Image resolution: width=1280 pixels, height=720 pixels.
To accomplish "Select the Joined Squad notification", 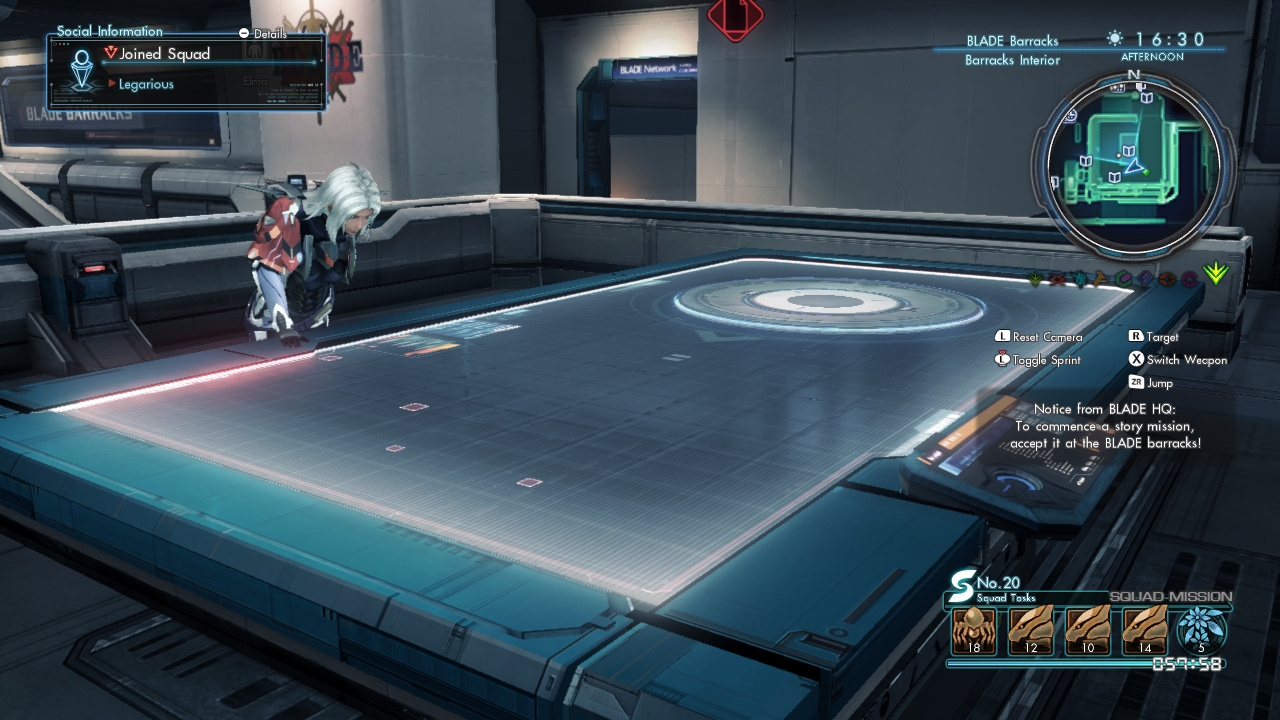I will [x=165, y=54].
